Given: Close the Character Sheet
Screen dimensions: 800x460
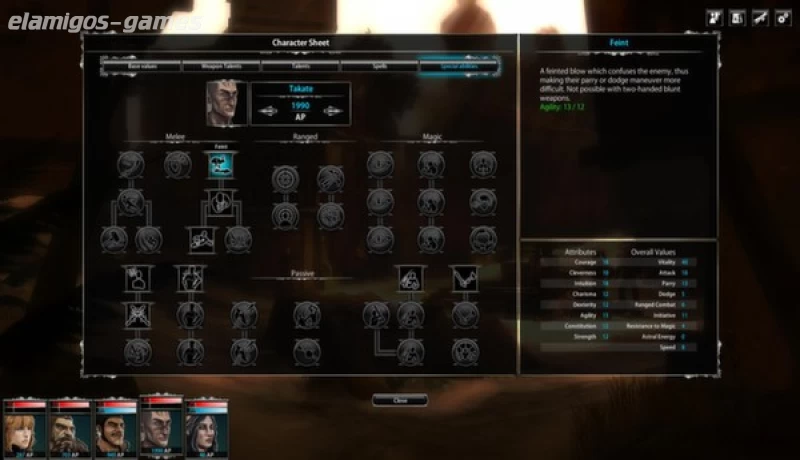Looking at the screenshot, I should pos(400,400).
